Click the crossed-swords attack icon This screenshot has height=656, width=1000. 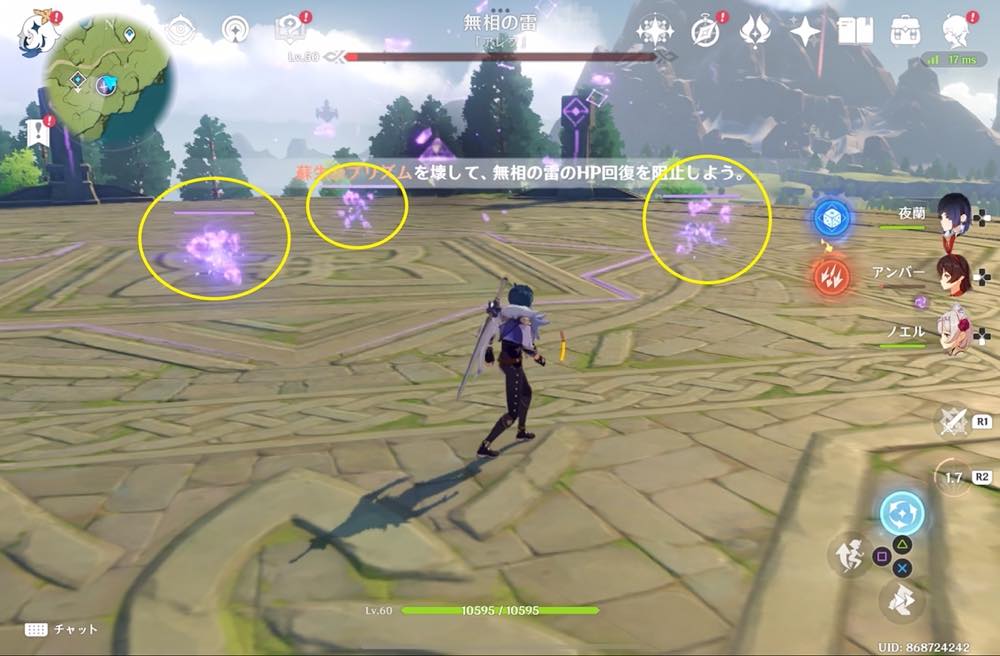[954, 422]
